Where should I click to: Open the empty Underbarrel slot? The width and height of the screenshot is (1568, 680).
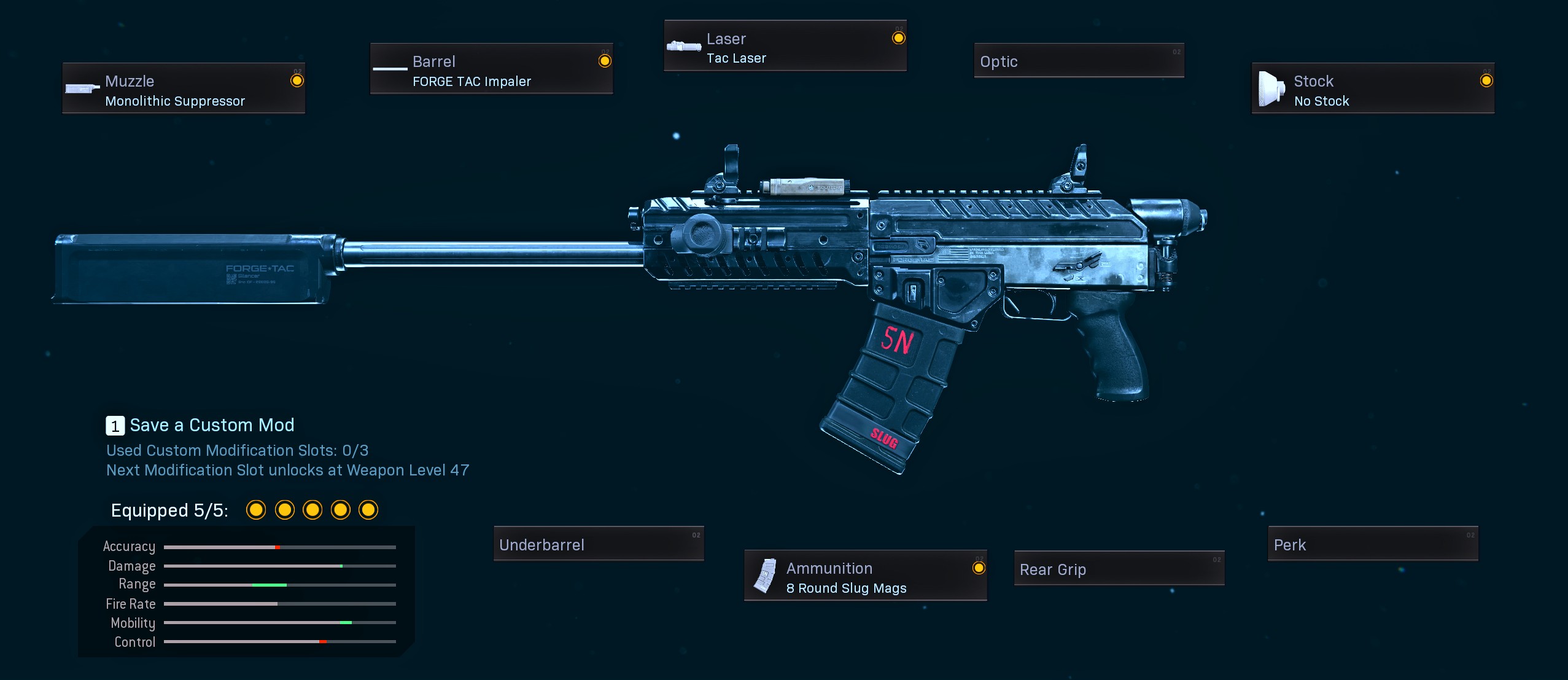(x=599, y=544)
